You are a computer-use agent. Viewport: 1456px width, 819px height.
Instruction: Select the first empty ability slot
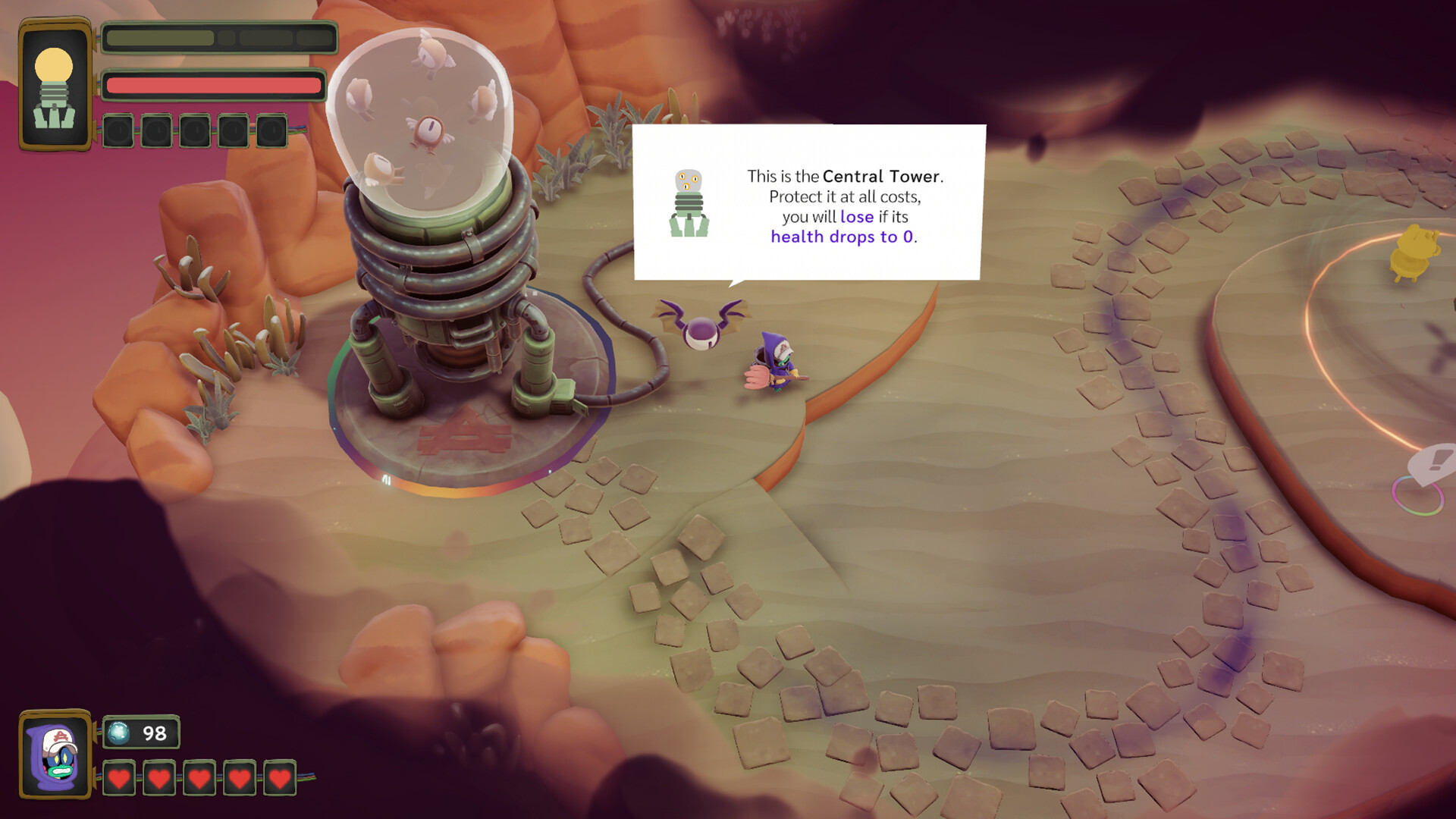pyautogui.click(x=118, y=130)
